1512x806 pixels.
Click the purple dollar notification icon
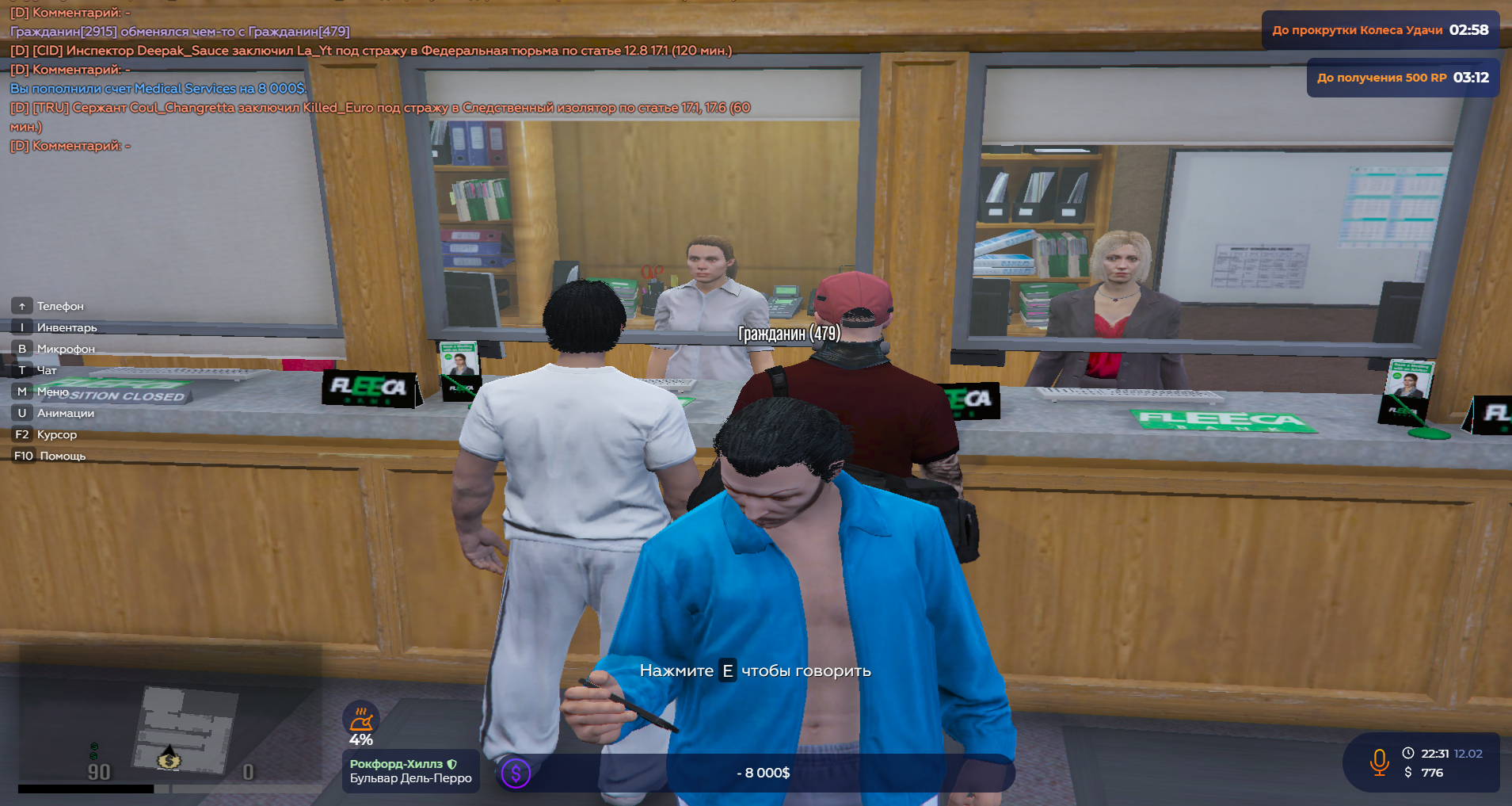pyautogui.click(x=516, y=773)
